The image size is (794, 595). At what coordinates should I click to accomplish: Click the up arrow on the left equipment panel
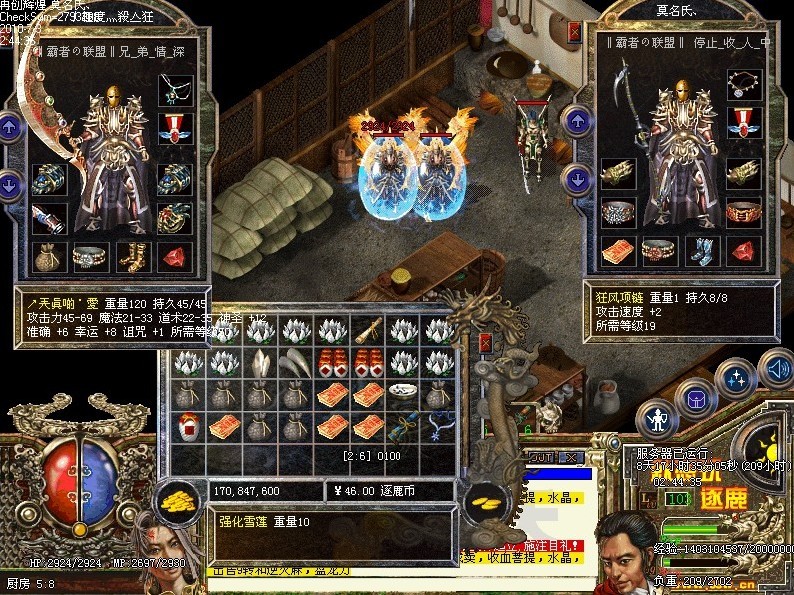point(10,127)
